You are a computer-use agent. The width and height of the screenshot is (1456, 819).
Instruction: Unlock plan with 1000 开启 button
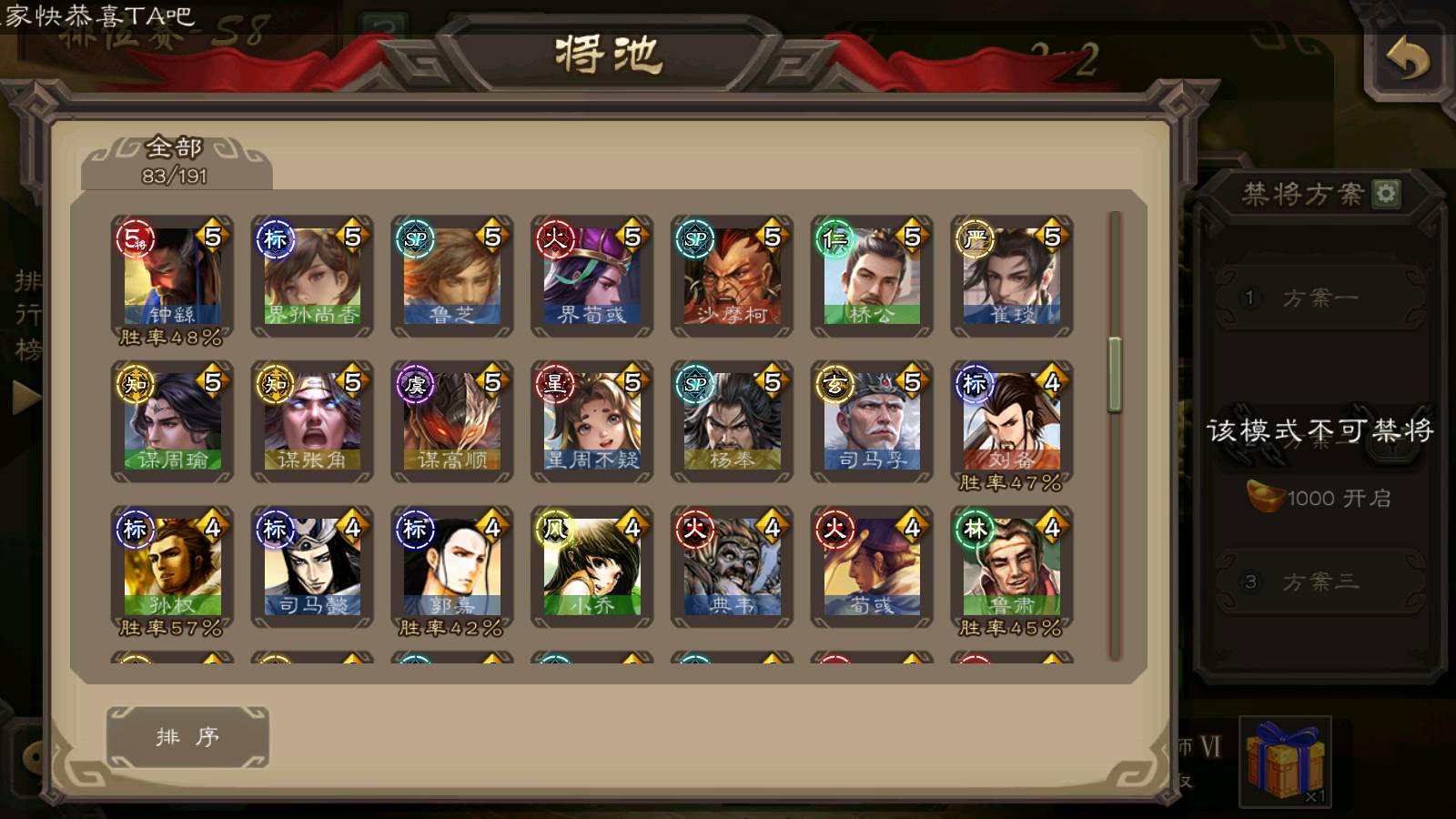pos(1319,498)
